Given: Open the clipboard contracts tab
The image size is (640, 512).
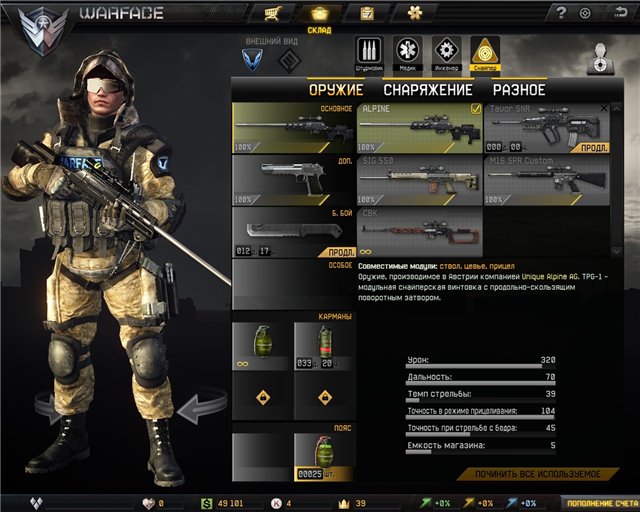Looking at the screenshot, I should 367,13.
